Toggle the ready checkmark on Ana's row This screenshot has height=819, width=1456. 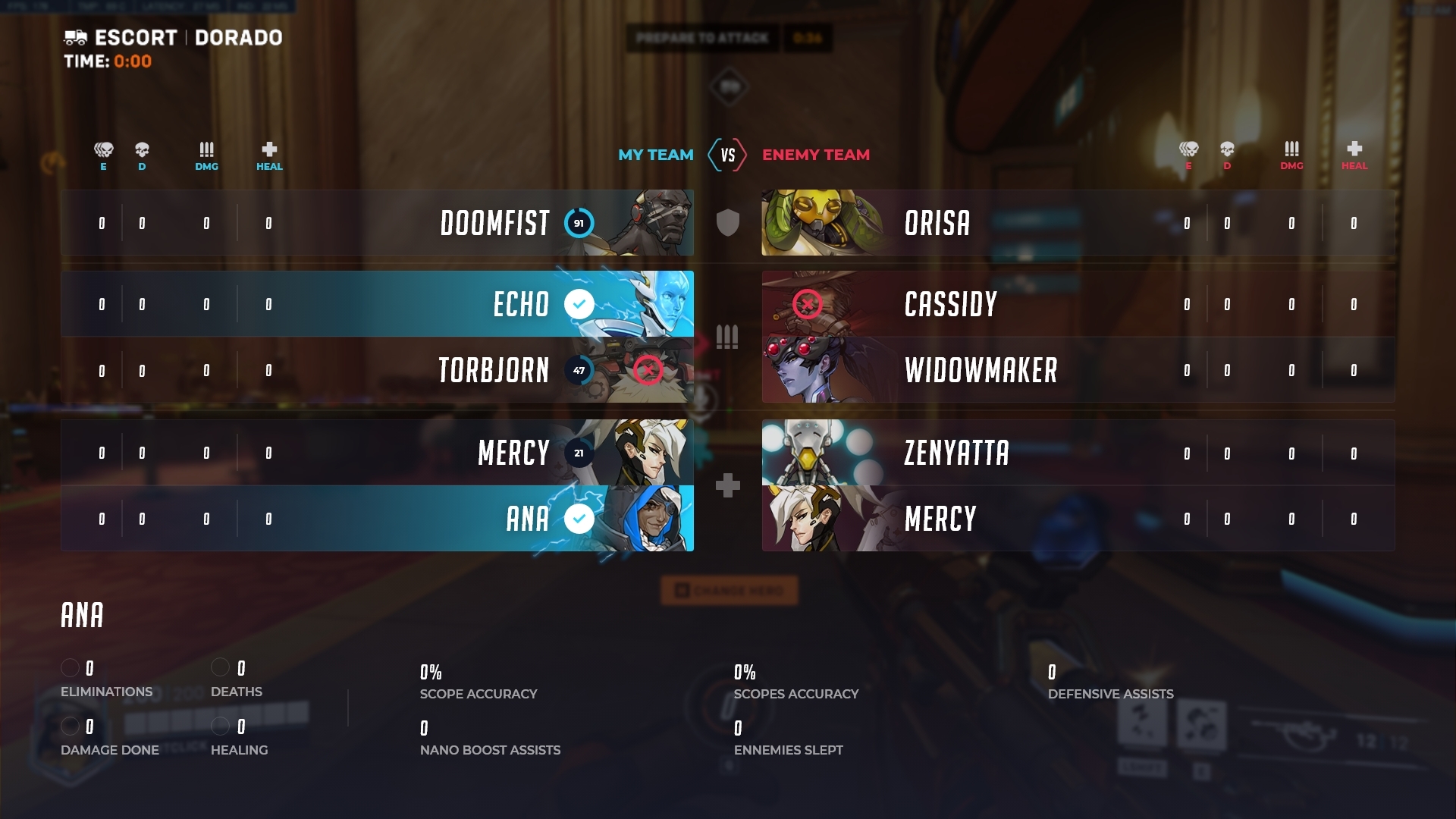[578, 519]
